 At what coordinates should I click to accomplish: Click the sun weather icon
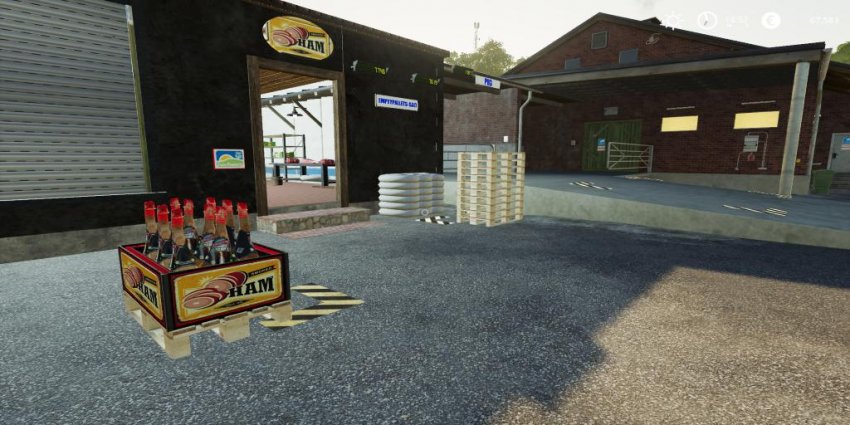675,20
